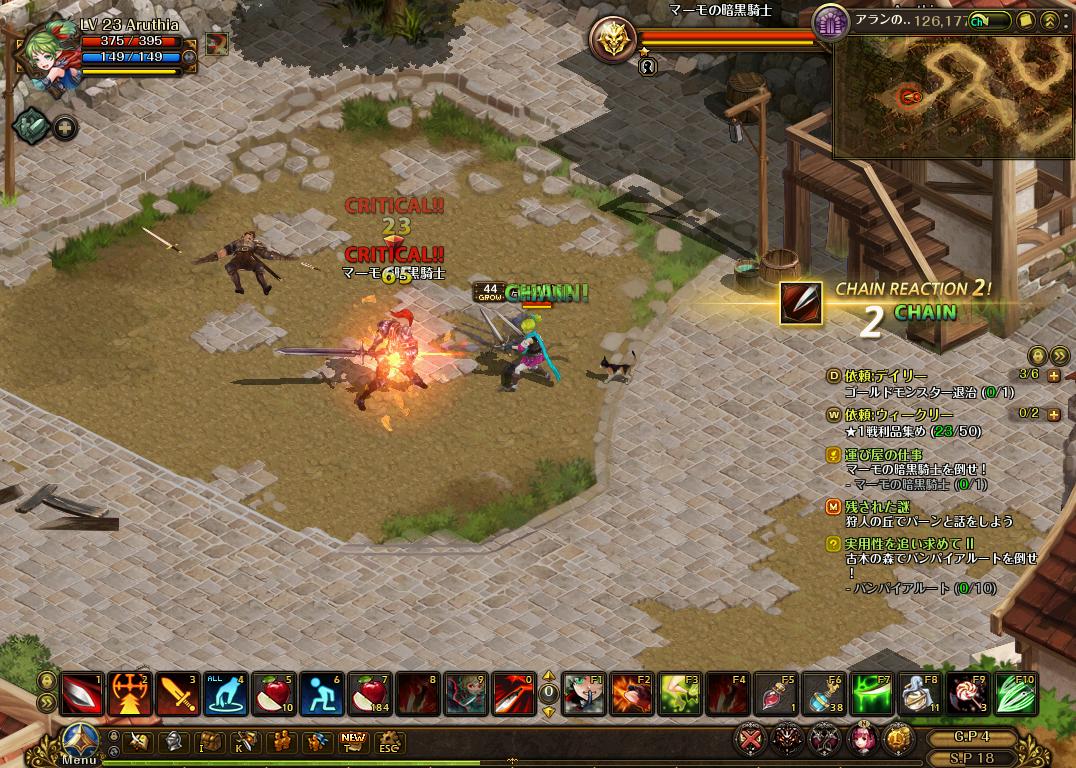1076x768 pixels.
Task: Use the blue sitting figure skill
Action: tap(321, 694)
